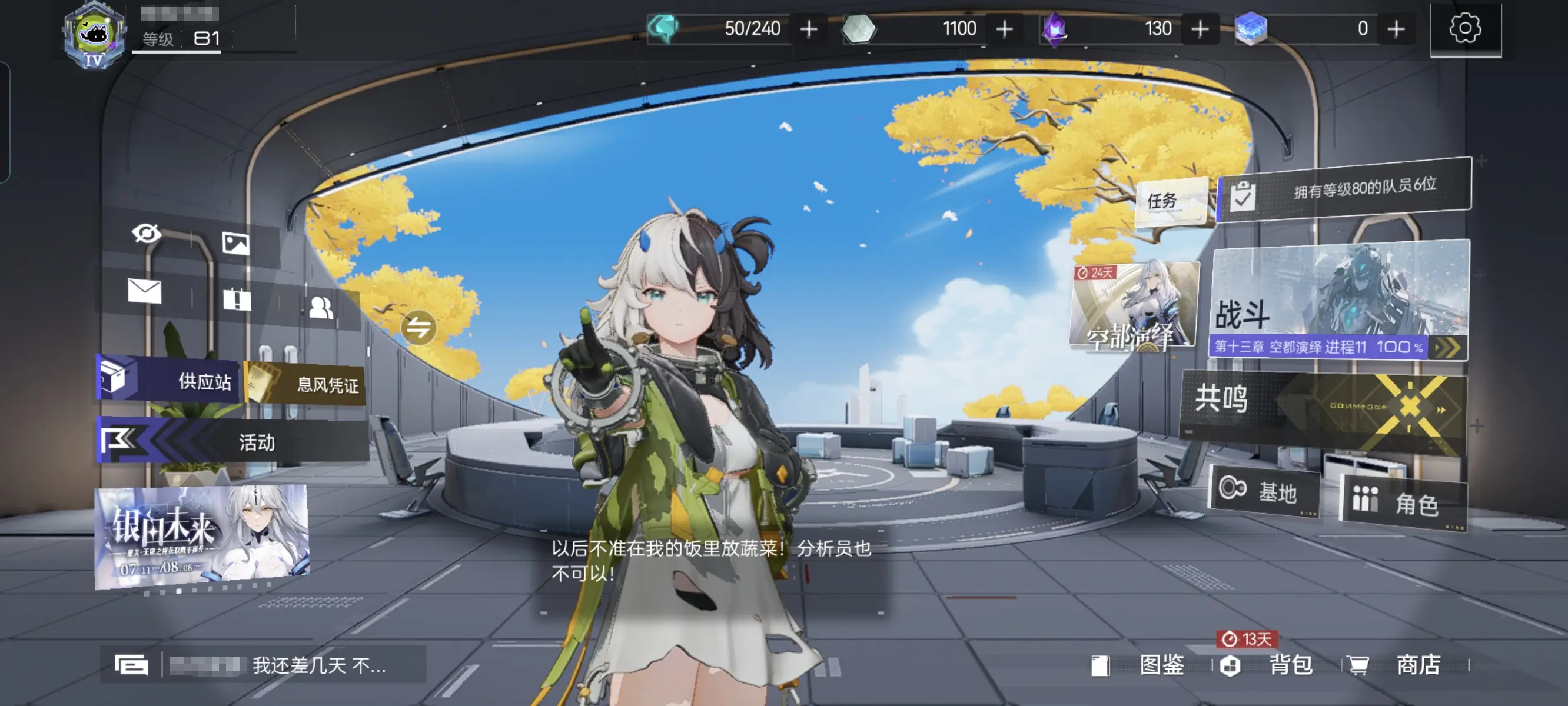Open the 银白未来 event banner

point(201,537)
